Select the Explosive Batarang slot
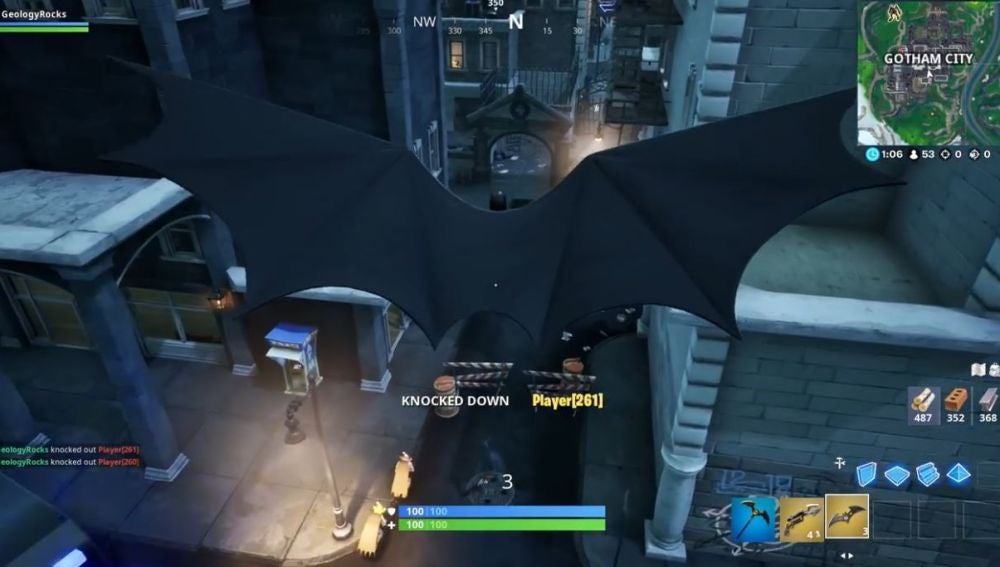The height and width of the screenshot is (567, 1000). (x=846, y=517)
